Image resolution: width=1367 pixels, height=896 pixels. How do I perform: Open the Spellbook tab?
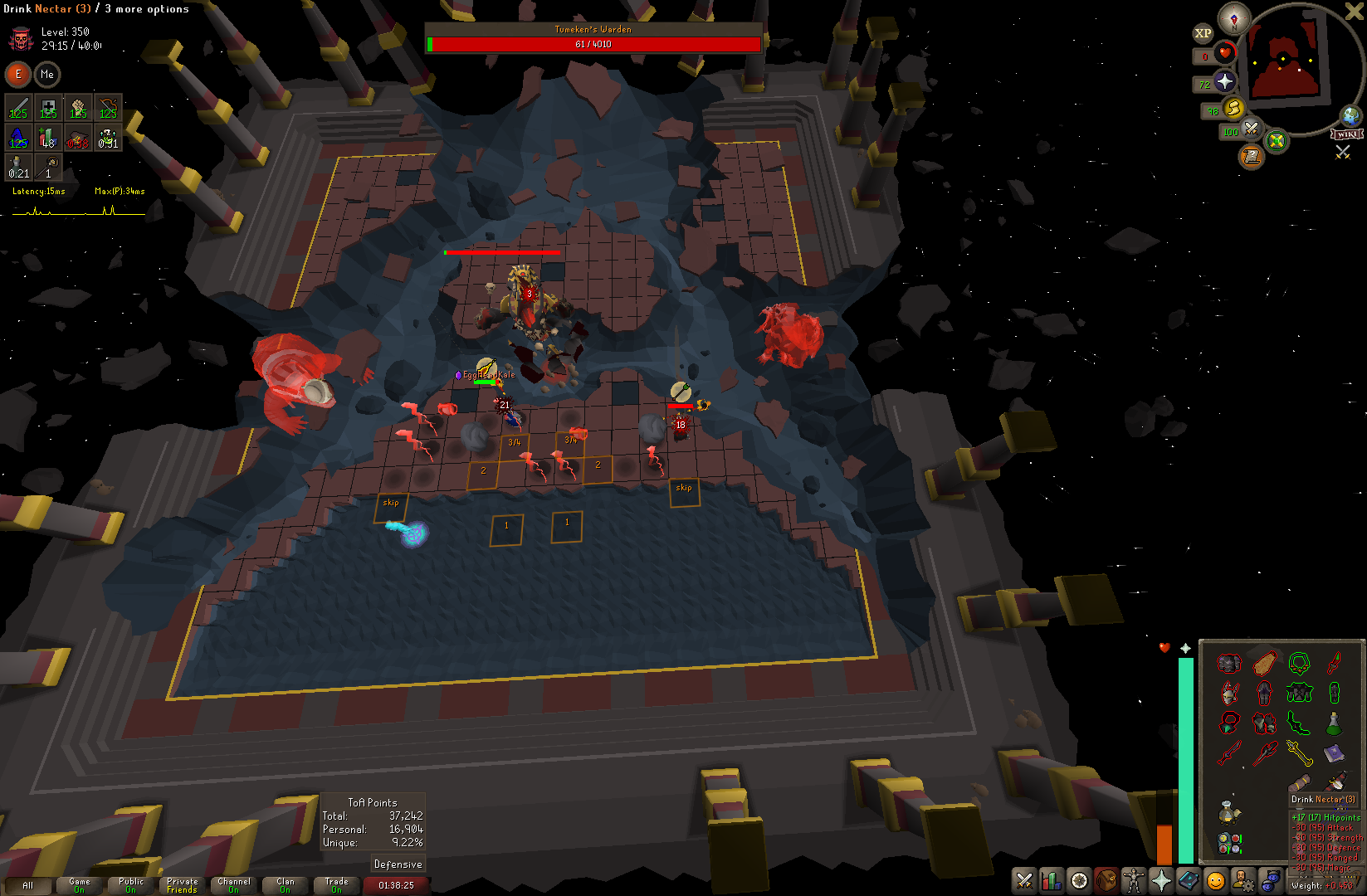pos(1189,880)
